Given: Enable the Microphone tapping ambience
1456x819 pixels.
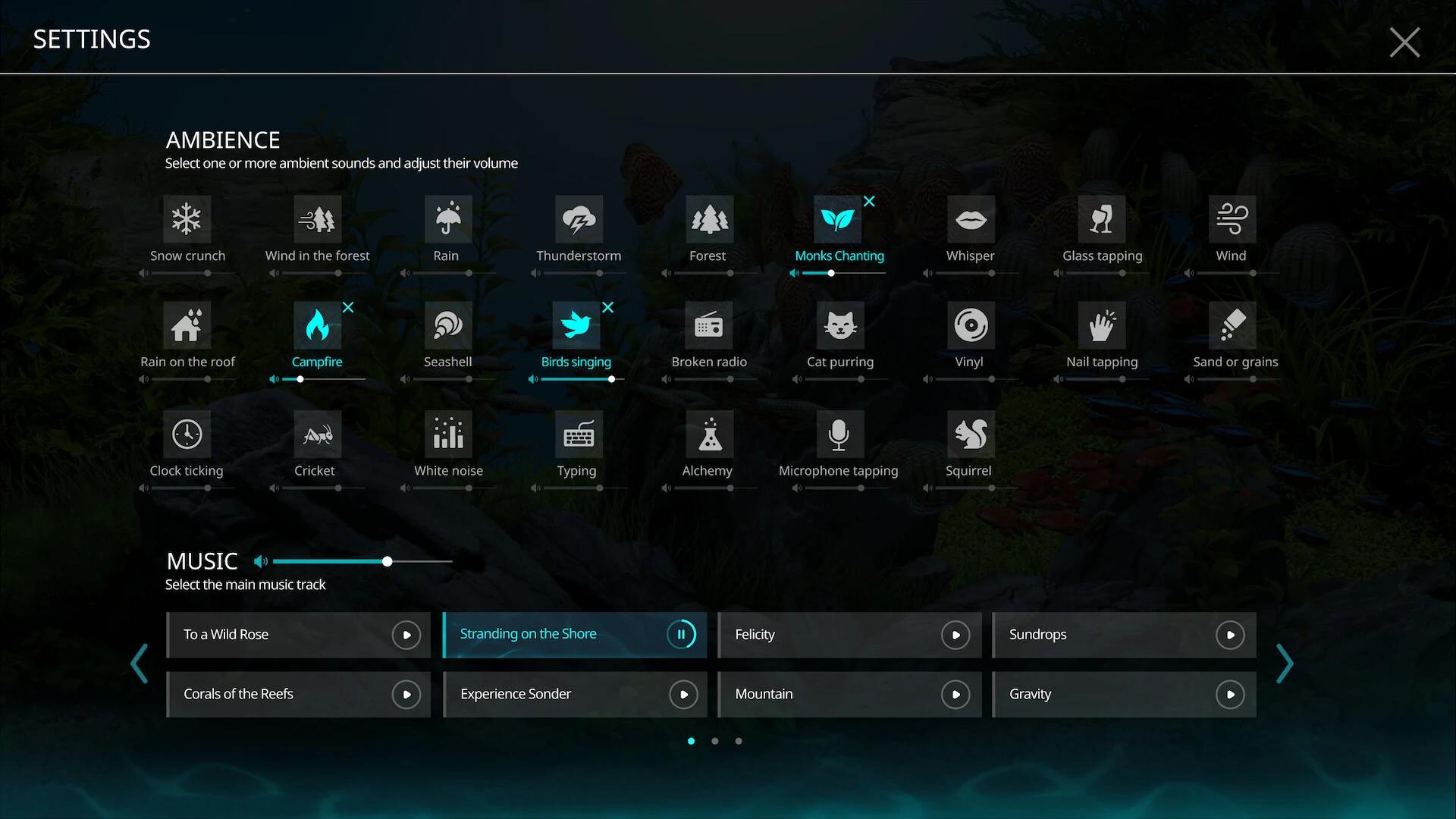Looking at the screenshot, I should tap(838, 434).
